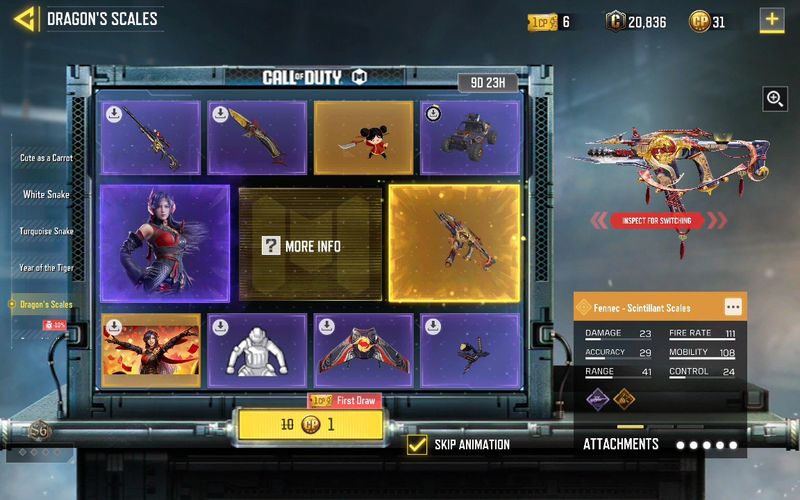
Task: Pick the knife blueprint reward tile
Action: click(x=256, y=137)
